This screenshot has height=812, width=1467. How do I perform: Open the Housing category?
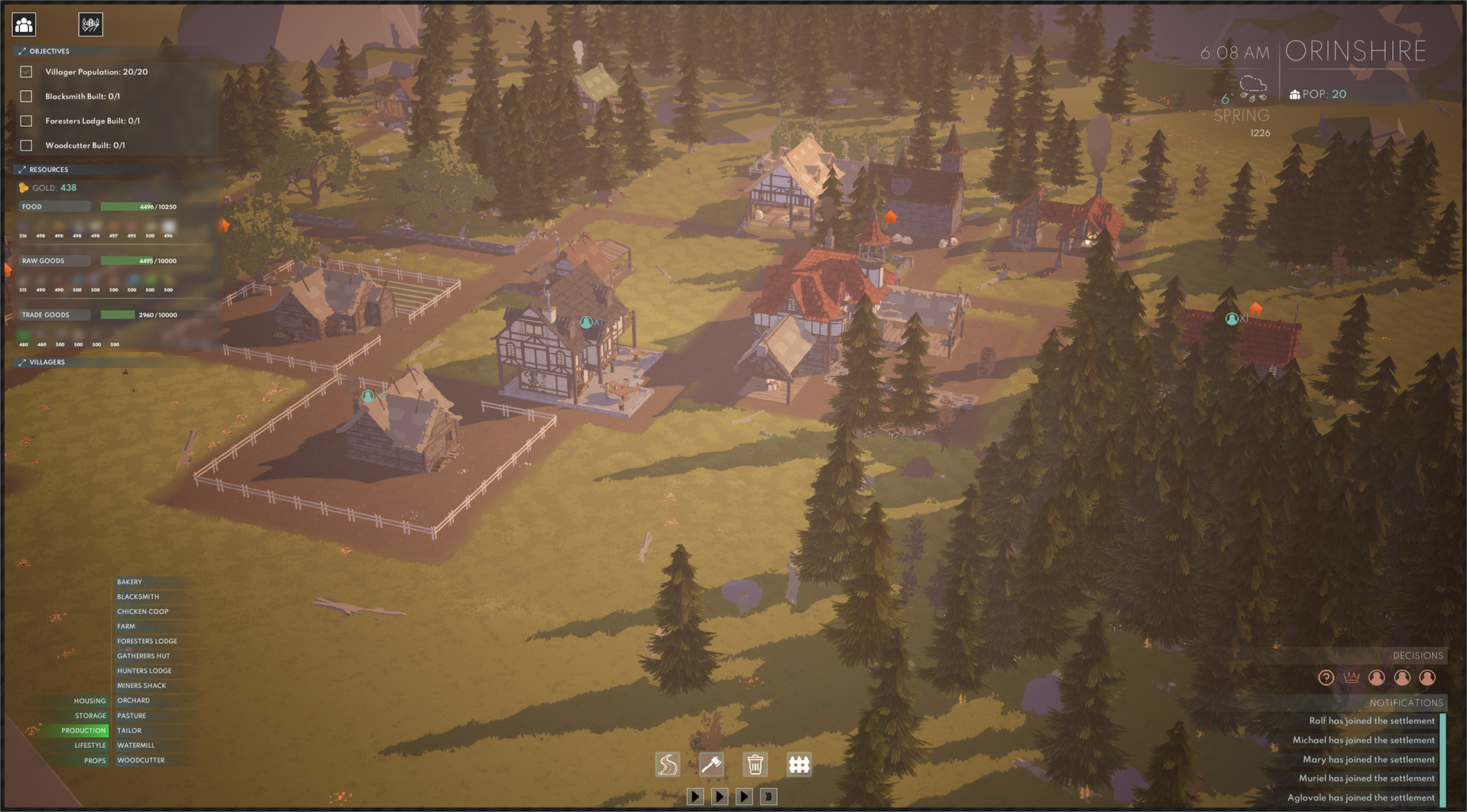pos(89,700)
